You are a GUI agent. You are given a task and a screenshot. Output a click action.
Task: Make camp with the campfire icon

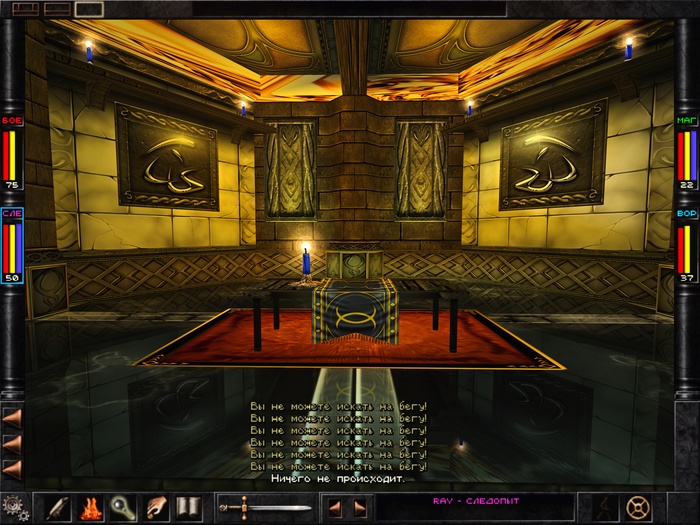tap(89, 507)
